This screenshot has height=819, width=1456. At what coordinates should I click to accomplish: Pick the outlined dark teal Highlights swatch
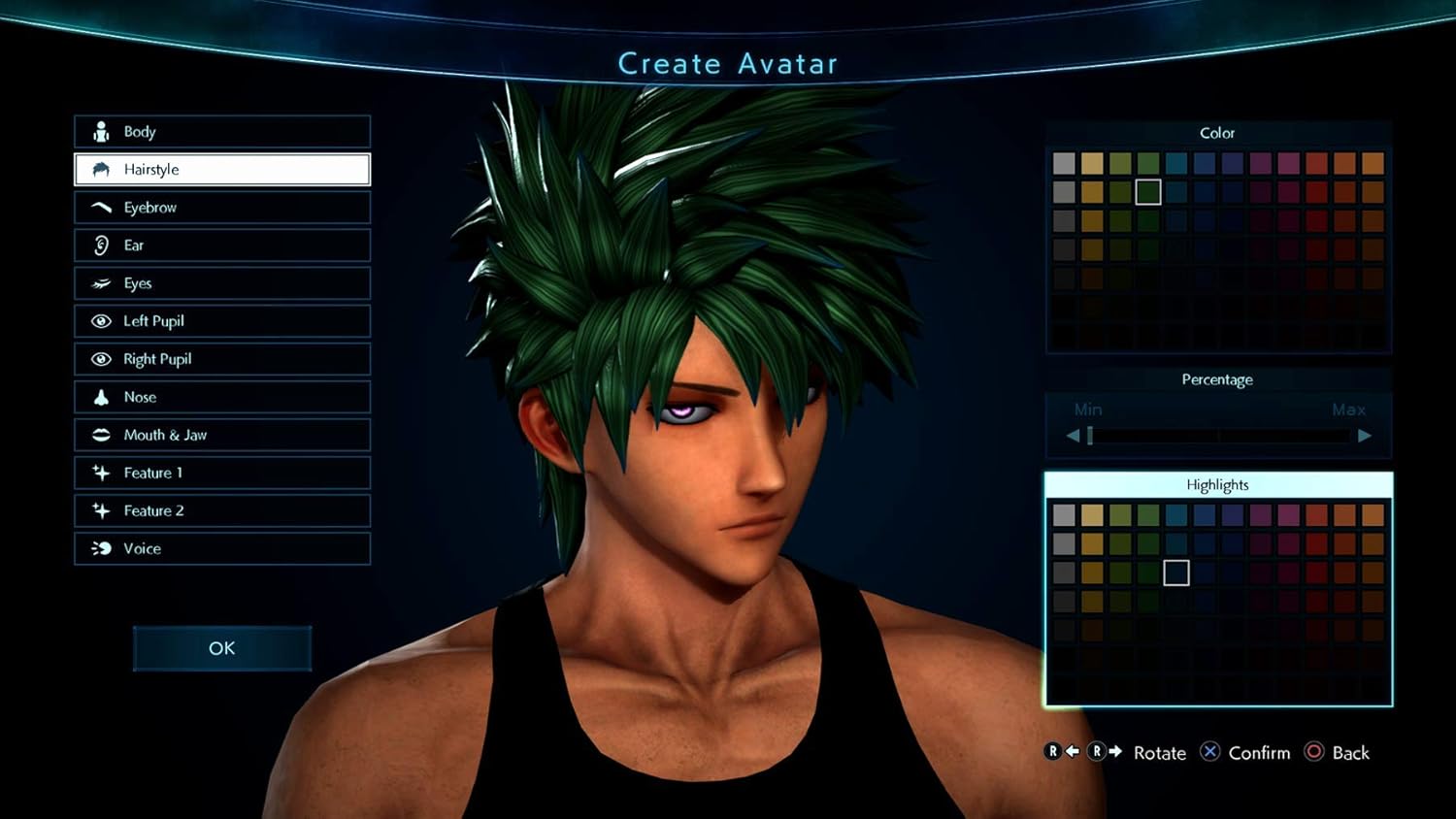(1176, 573)
